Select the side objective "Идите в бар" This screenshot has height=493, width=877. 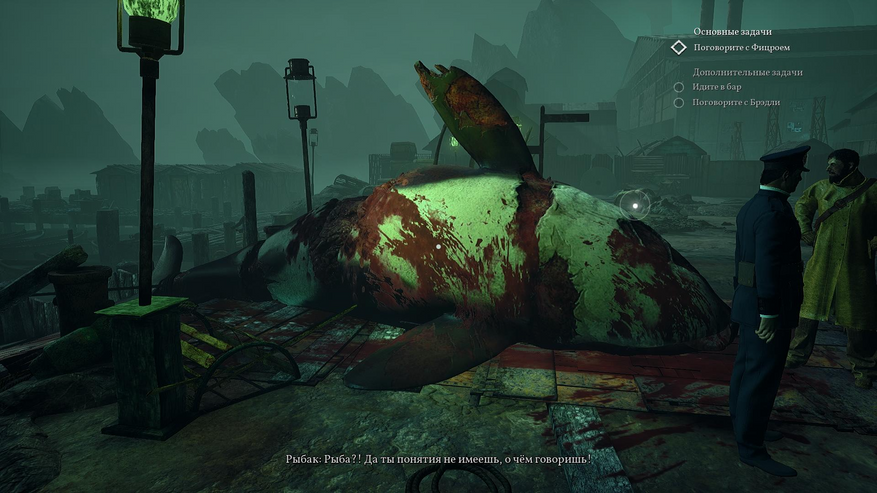pyautogui.click(x=724, y=87)
